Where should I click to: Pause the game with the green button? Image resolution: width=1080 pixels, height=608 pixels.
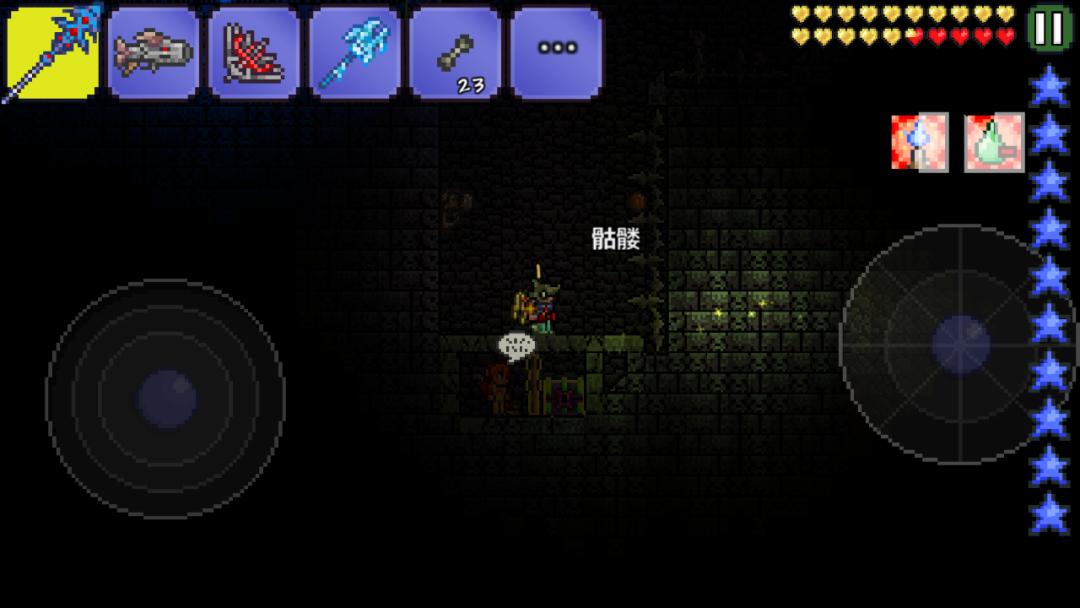1049,28
